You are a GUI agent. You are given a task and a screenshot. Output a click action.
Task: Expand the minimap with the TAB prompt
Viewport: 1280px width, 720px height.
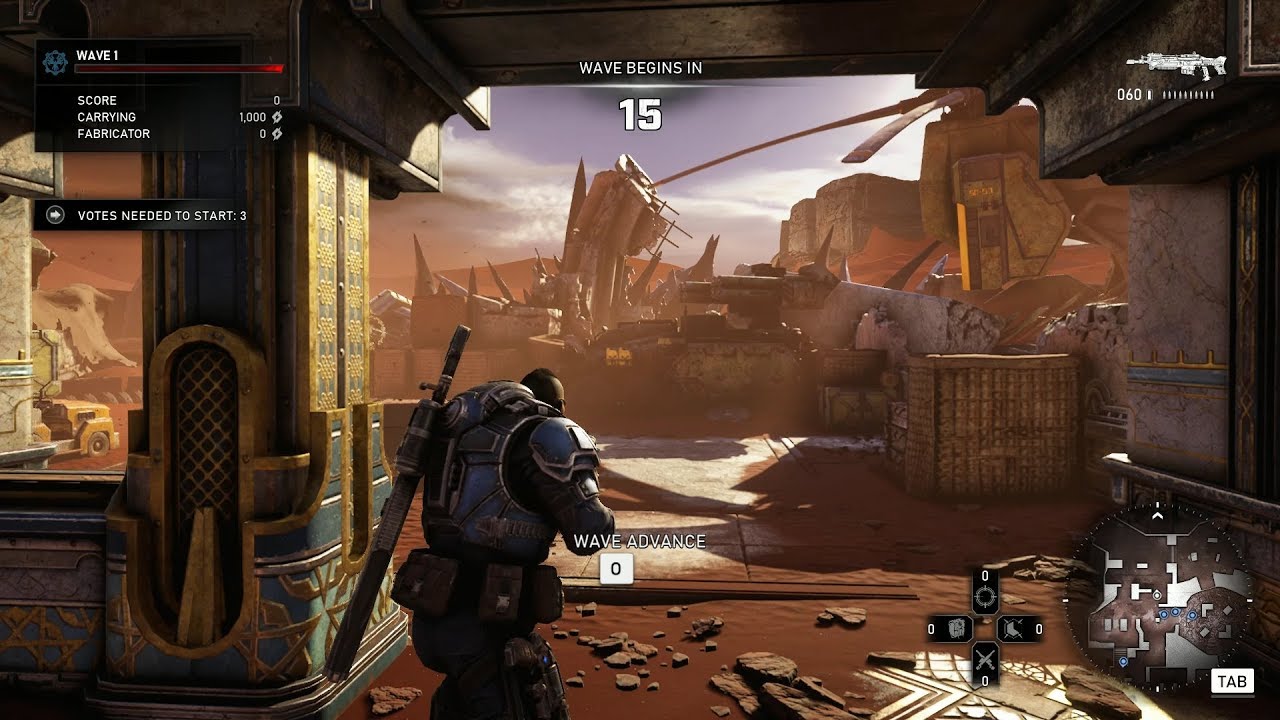click(1232, 681)
